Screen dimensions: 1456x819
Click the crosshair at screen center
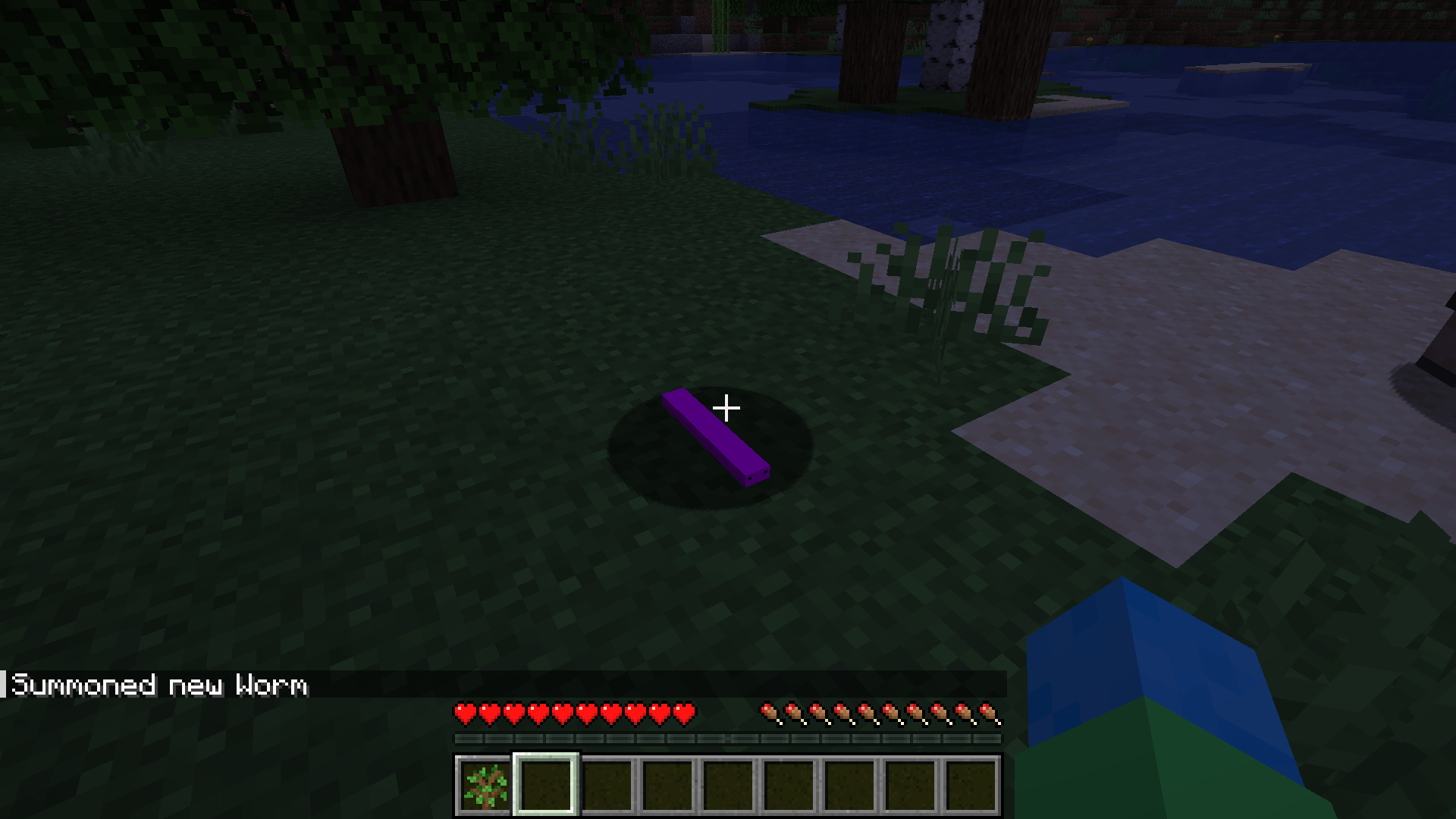point(728,409)
